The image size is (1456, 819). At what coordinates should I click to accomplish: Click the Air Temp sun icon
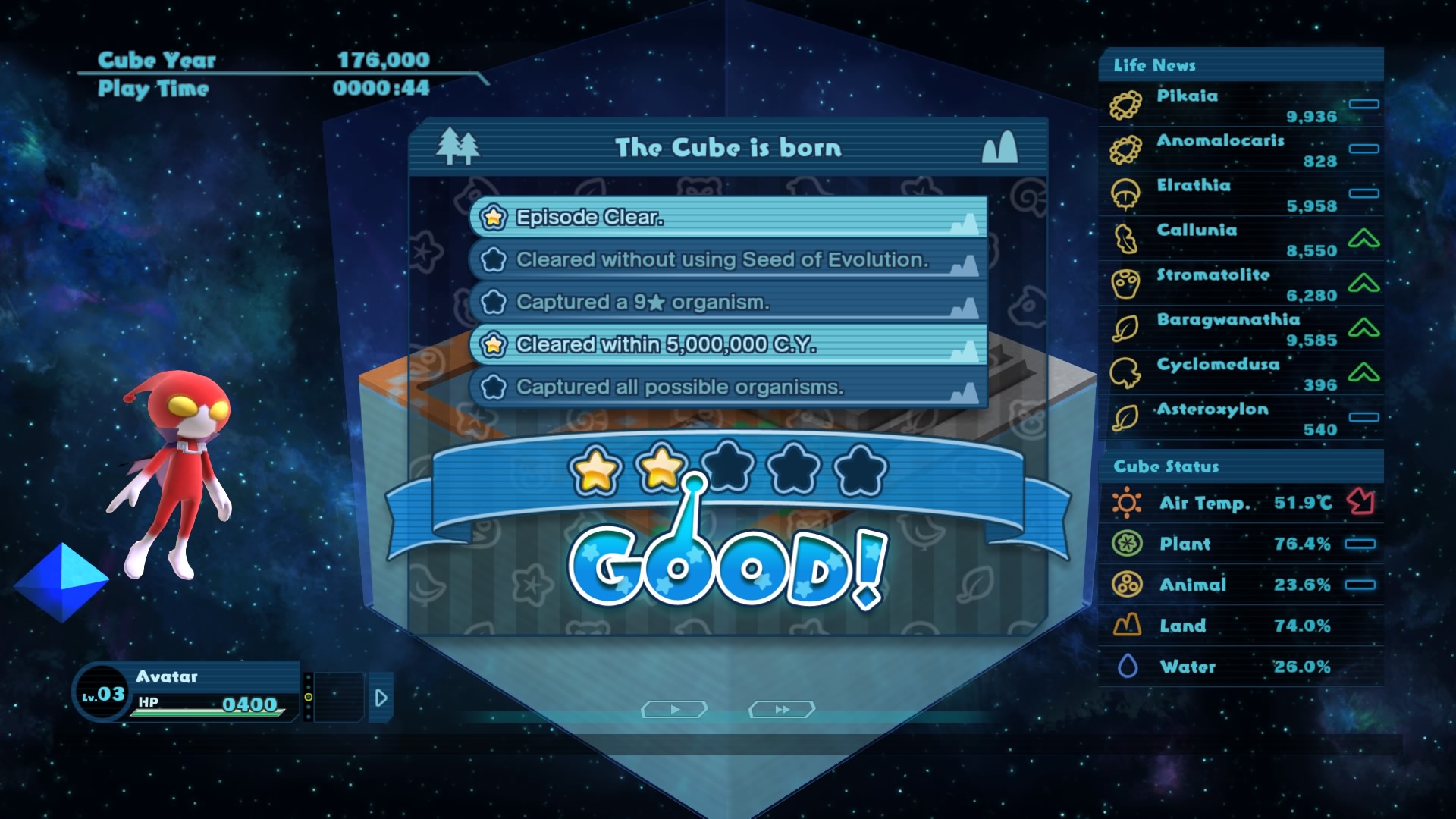(1126, 502)
